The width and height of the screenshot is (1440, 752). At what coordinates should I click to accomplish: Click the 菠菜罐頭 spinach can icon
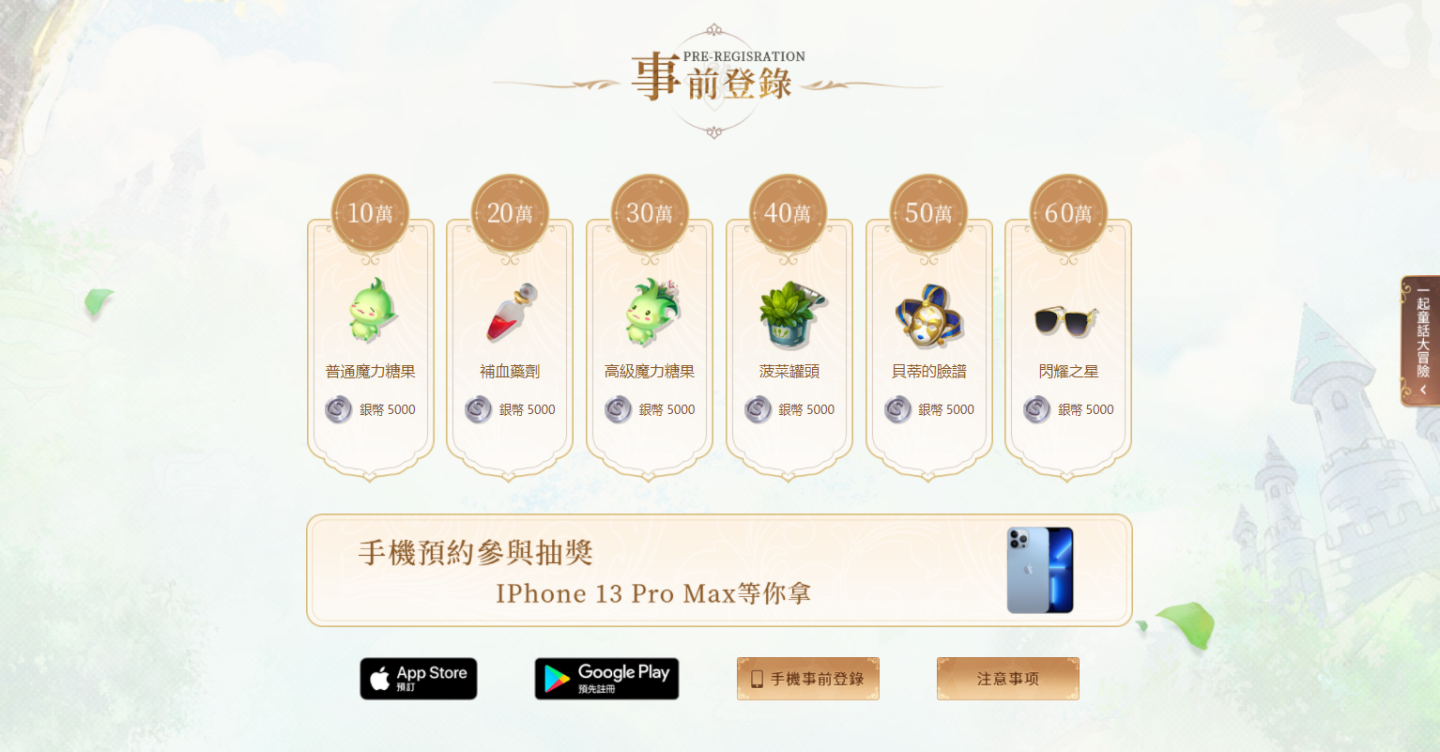tap(788, 312)
